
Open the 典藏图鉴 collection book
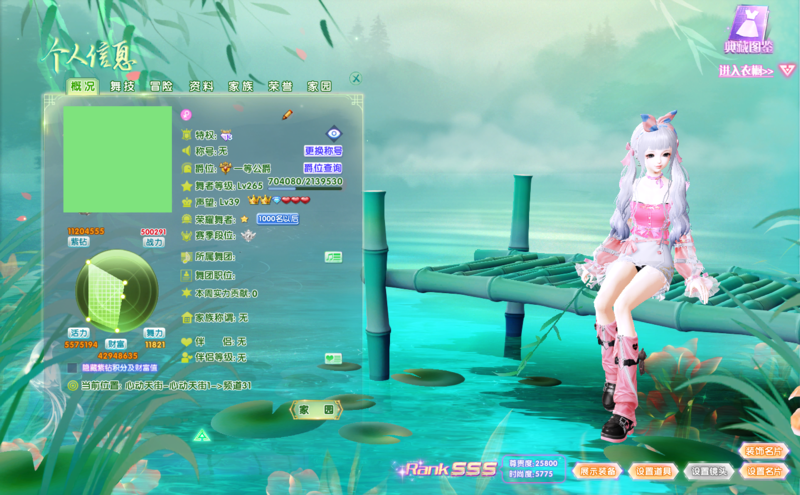(x=747, y=30)
